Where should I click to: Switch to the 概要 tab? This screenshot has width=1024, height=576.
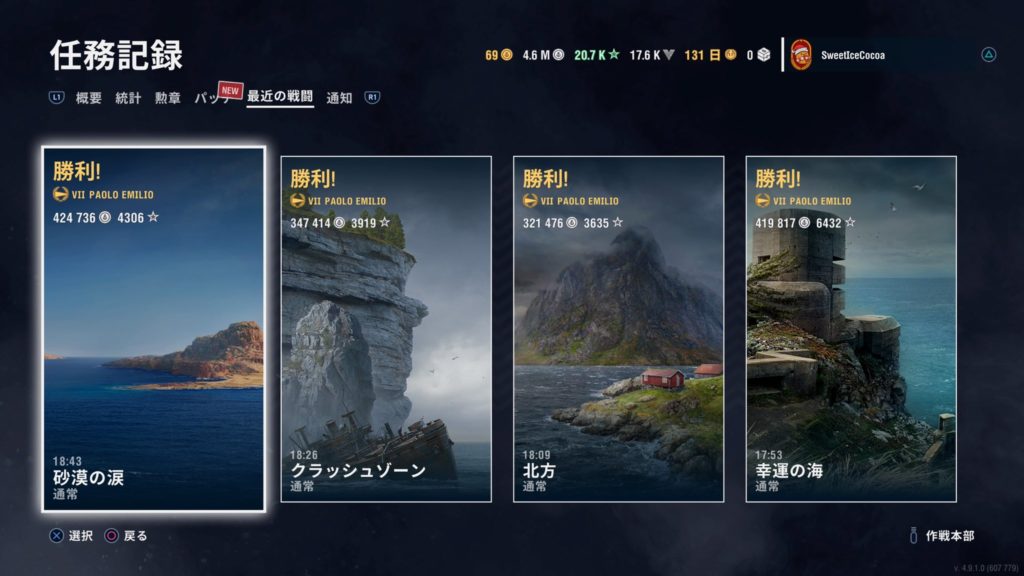pyautogui.click(x=89, y=98)
